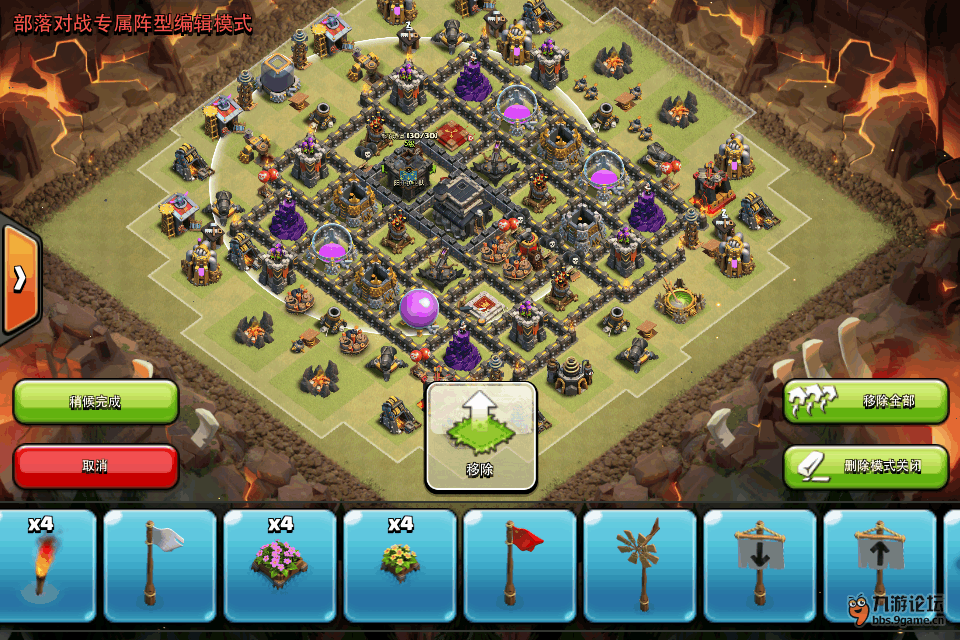The height and width of the screenshot is (640, 960).
Task: Pick the windmill decoration slot
Action: [640, 566]
